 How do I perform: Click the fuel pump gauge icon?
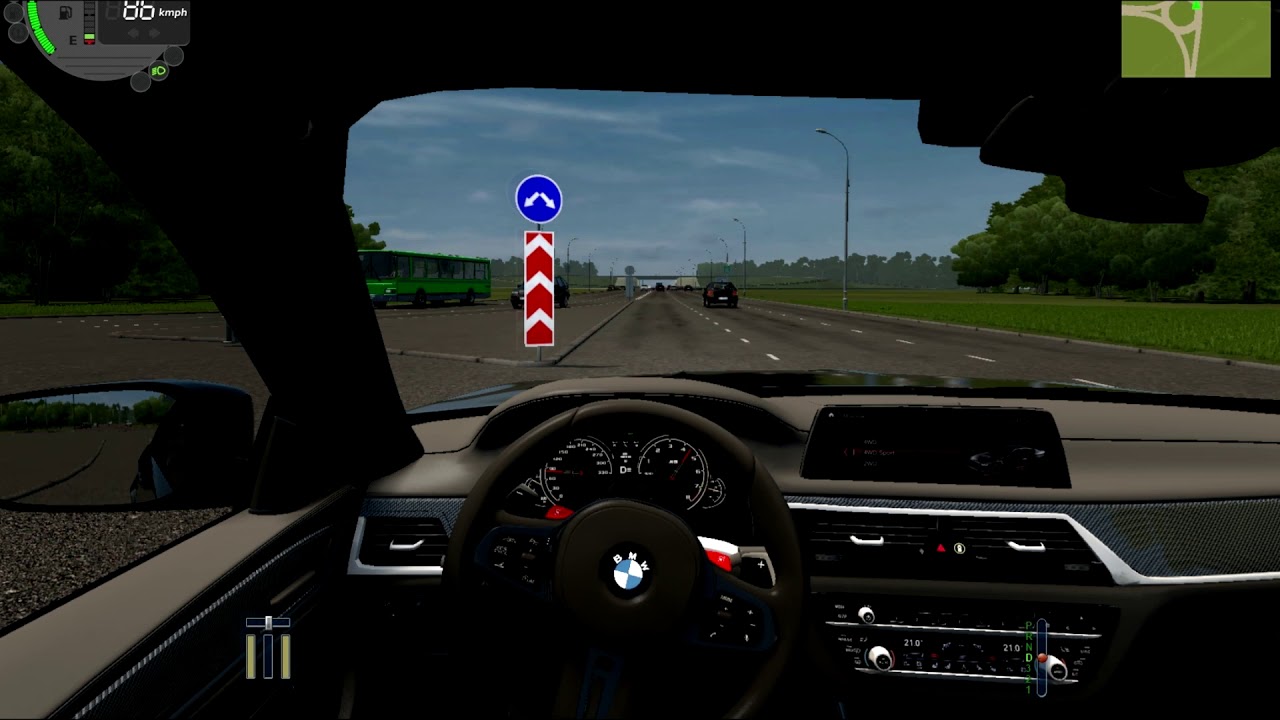(66, 13)
